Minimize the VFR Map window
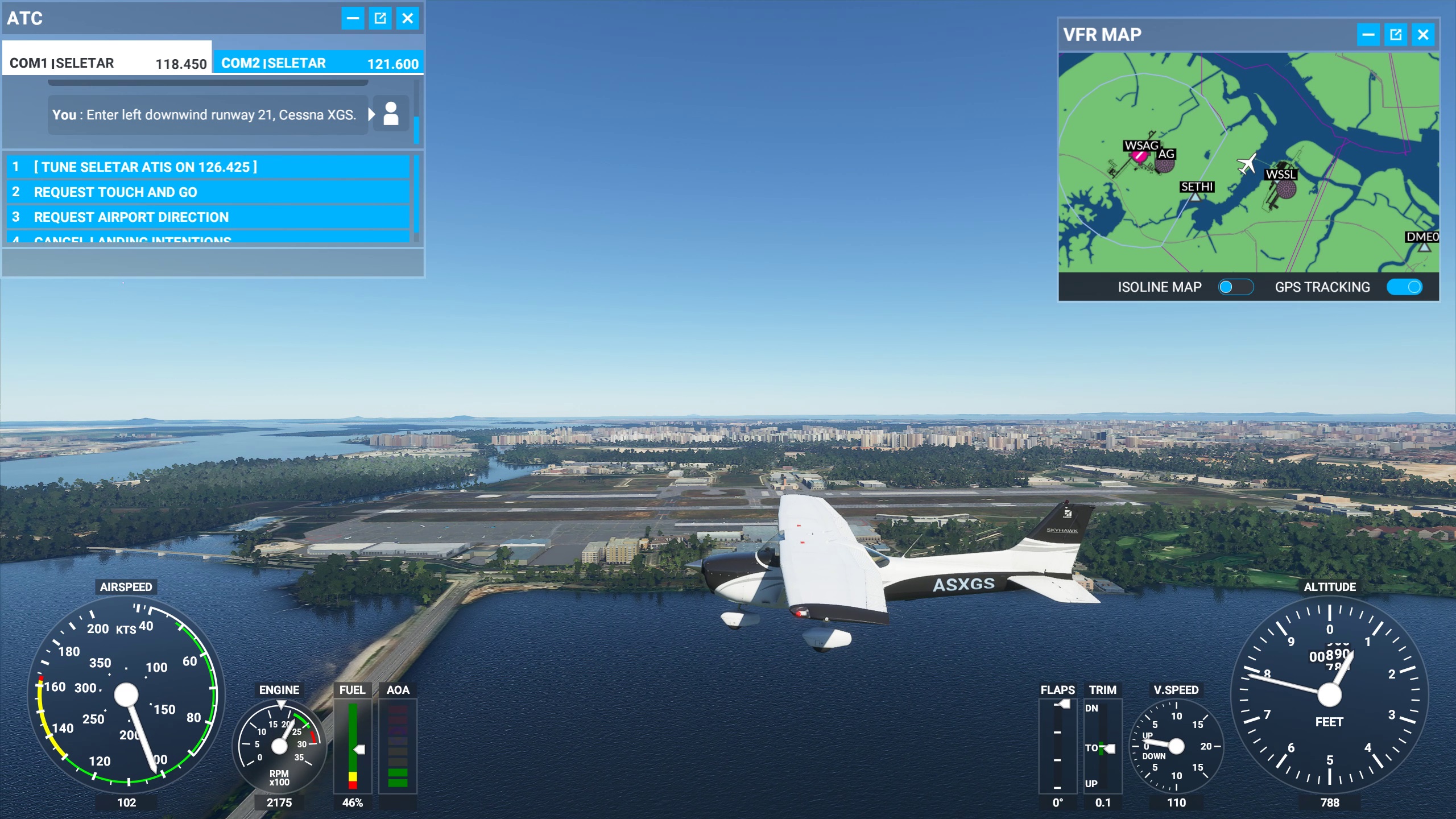 click(x=1368, y=35)
